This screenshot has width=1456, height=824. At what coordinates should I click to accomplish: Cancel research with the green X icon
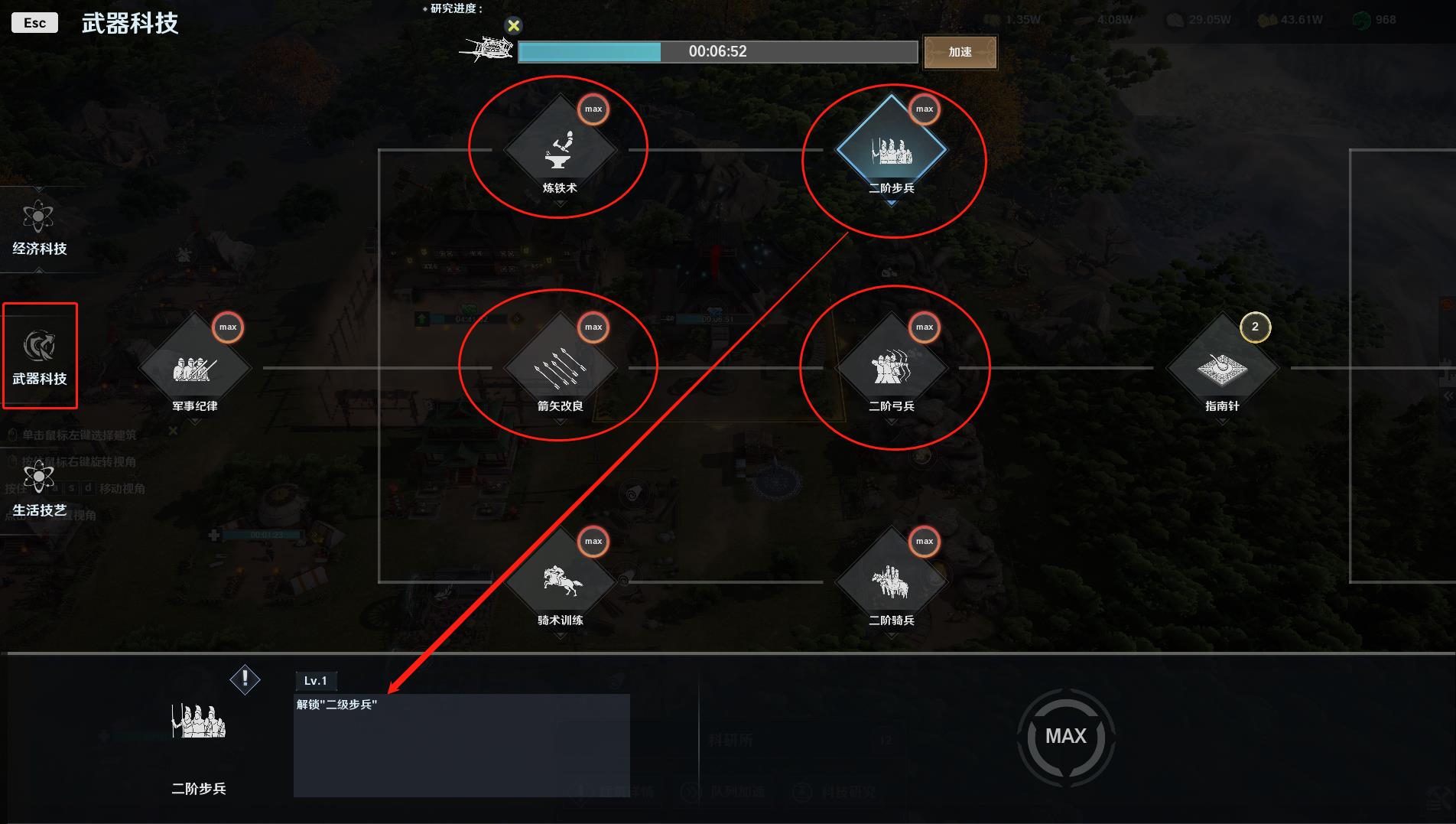pos(514,26)
